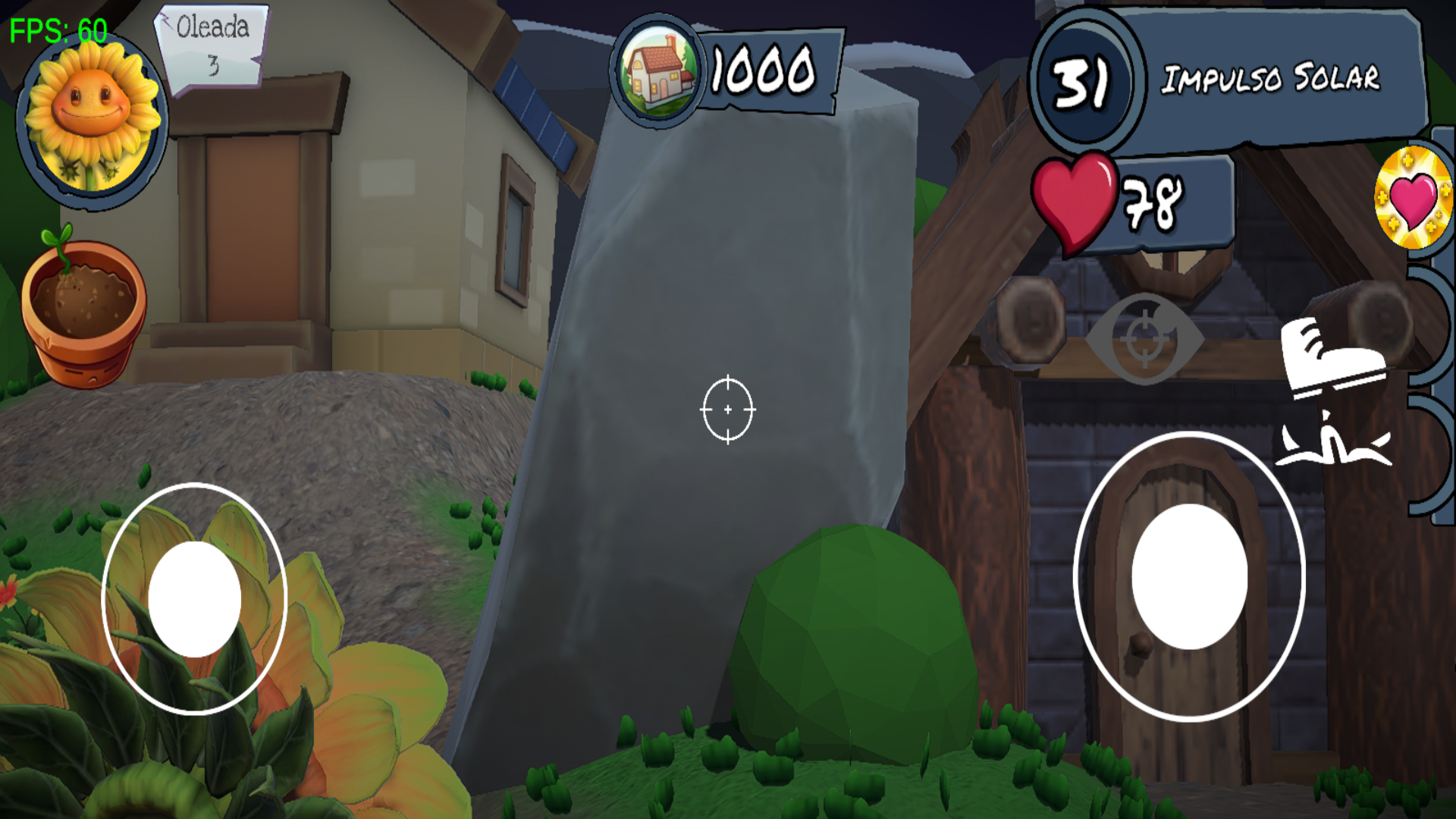Toggle the crosshair eye aim button

click(x=1144, y=339)
